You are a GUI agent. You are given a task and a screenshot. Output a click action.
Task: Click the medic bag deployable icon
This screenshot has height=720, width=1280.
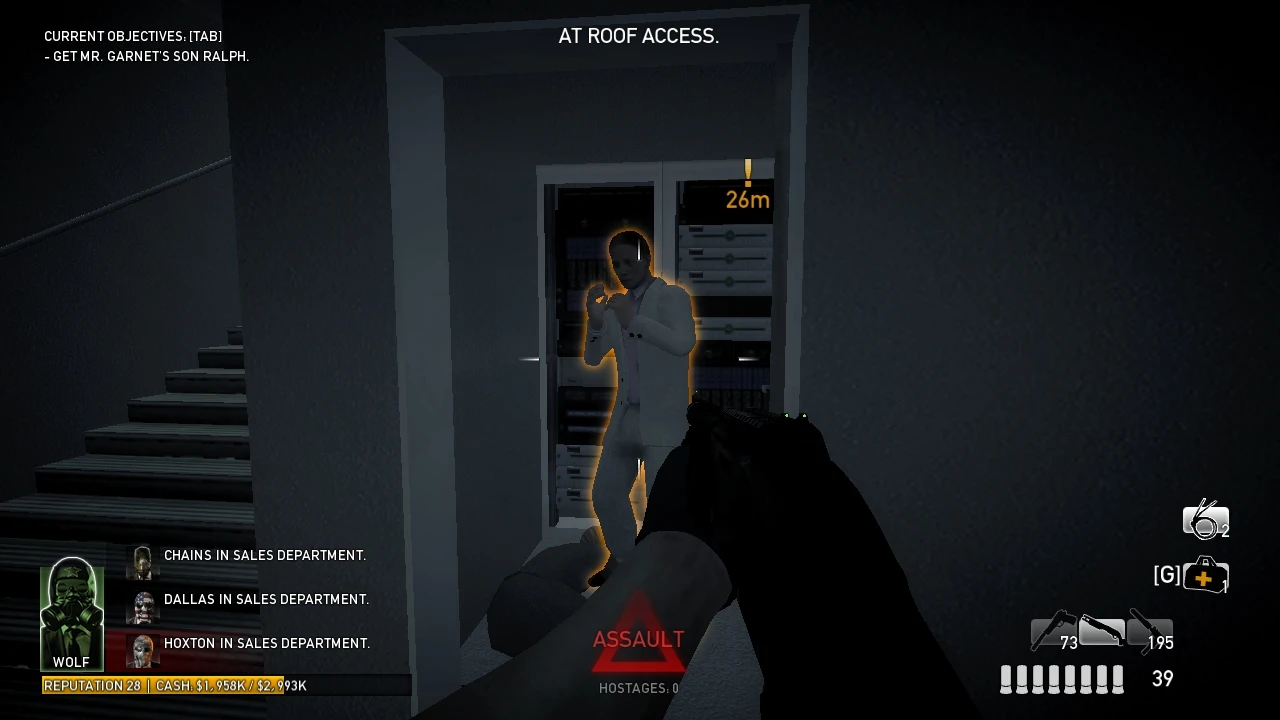coord(1207,576)
